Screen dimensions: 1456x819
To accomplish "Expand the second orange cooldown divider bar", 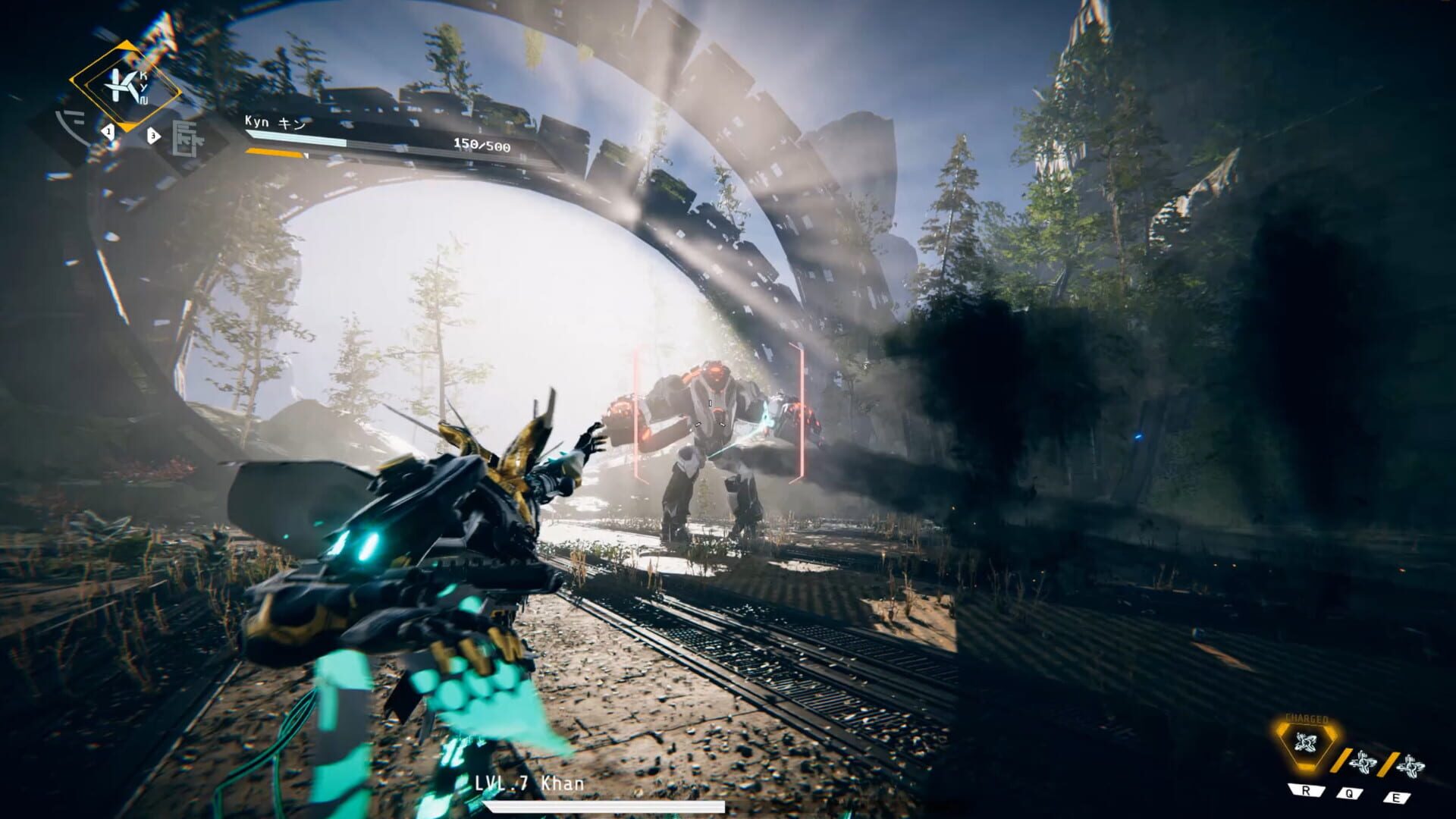I will pos(1389,764).
